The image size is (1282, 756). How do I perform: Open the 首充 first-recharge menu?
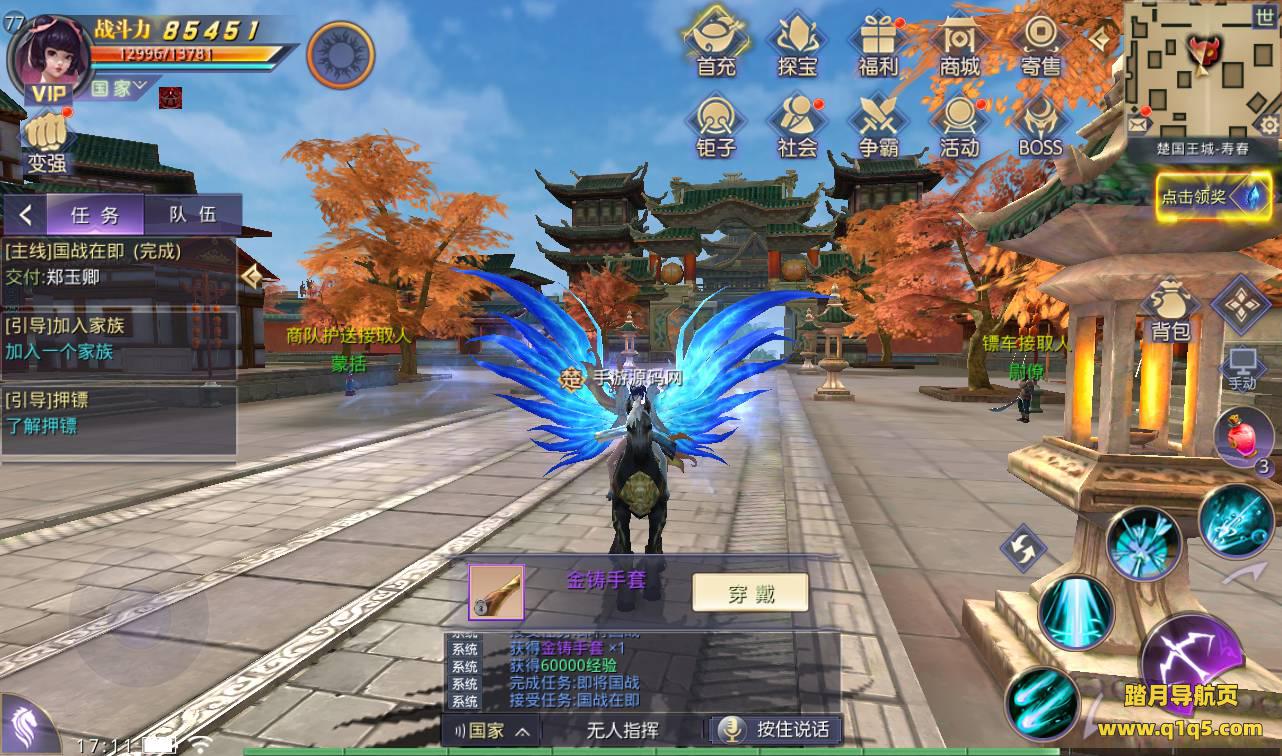pyautogui.click(x=716, y=42)
